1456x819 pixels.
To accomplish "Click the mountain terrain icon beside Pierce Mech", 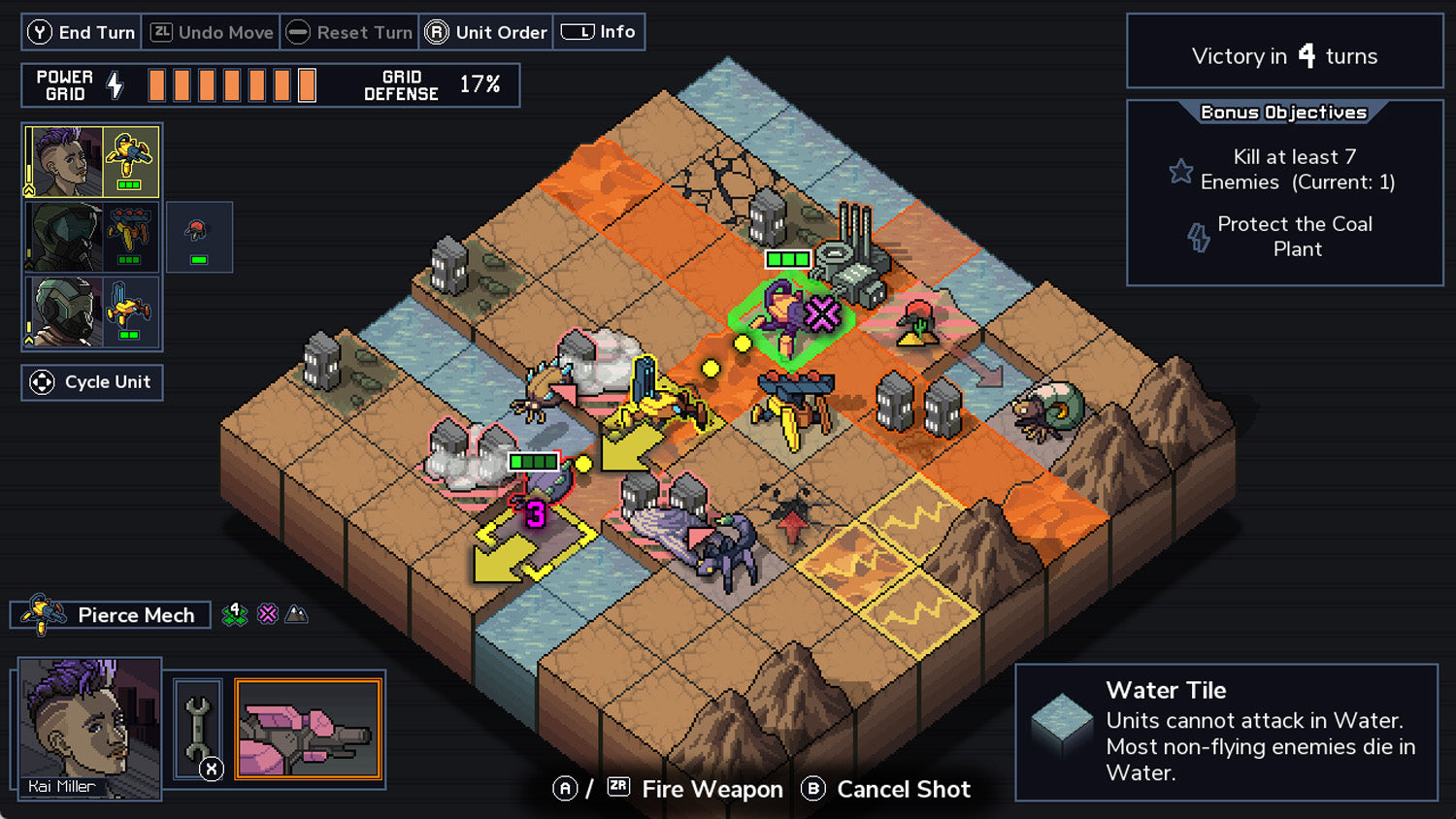I will pos(295,613).
